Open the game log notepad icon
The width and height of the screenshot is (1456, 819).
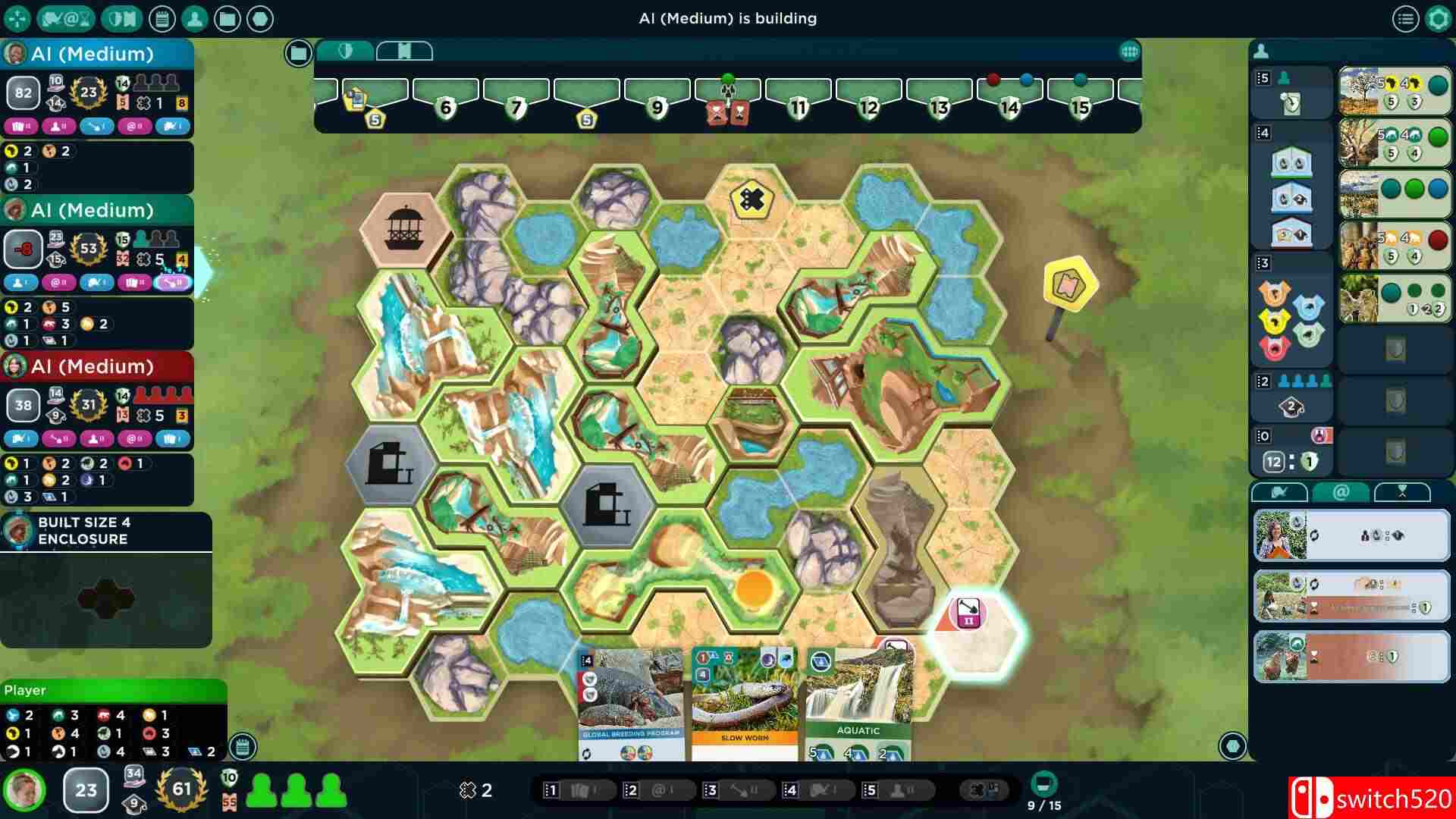[x=163, y=18]
